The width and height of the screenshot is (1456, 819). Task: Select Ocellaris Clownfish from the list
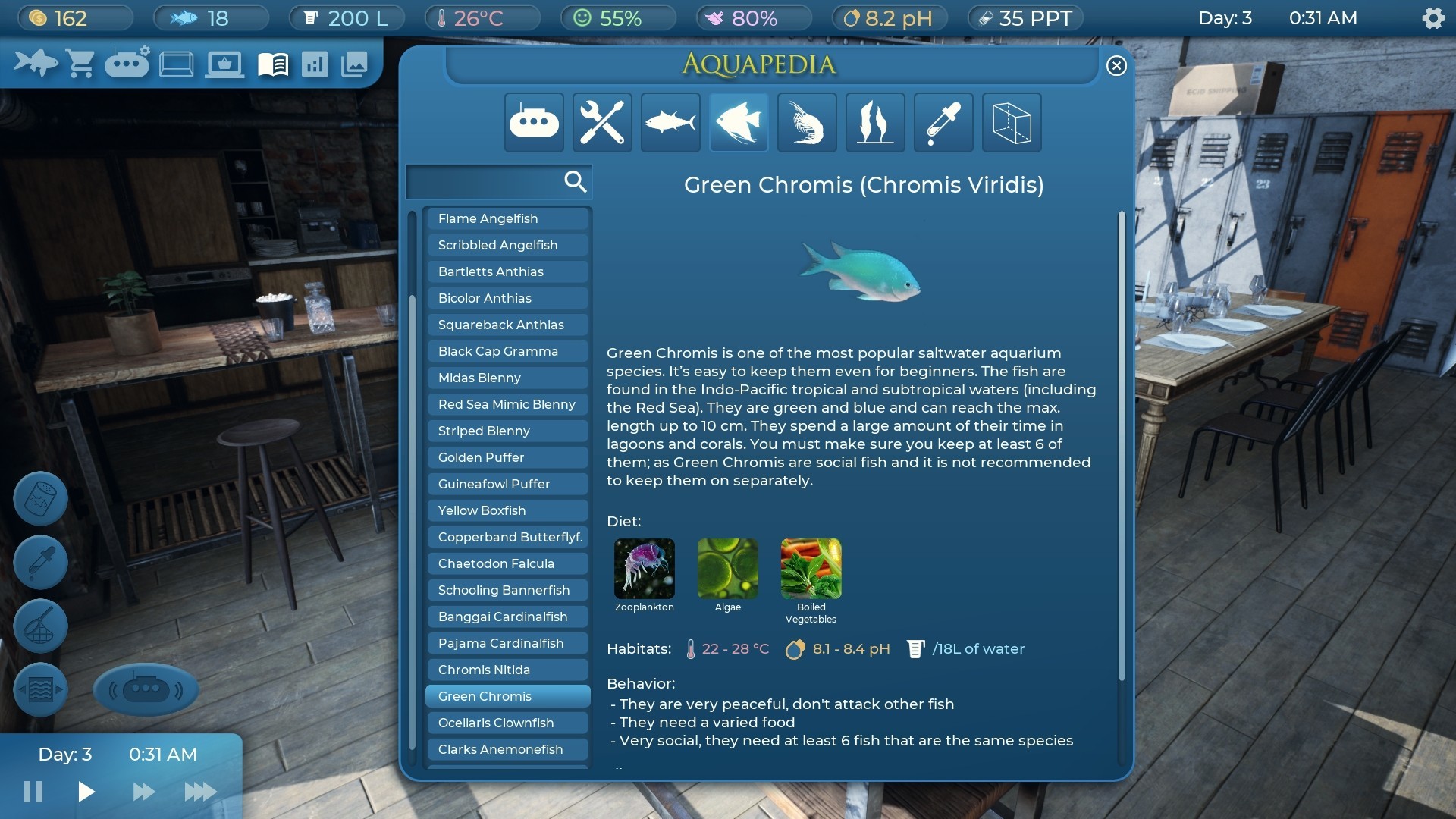(507, 723)
